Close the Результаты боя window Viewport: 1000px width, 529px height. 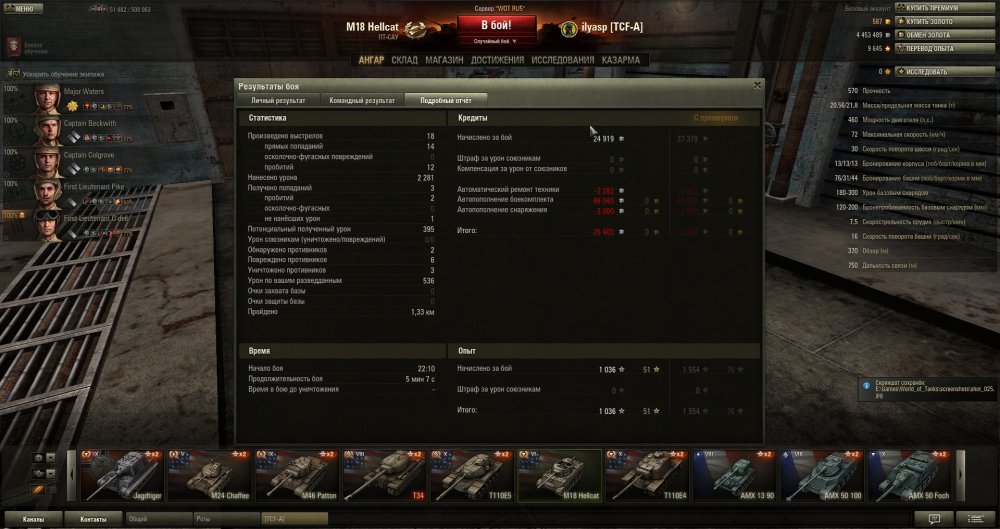click(x=757, y=86)
